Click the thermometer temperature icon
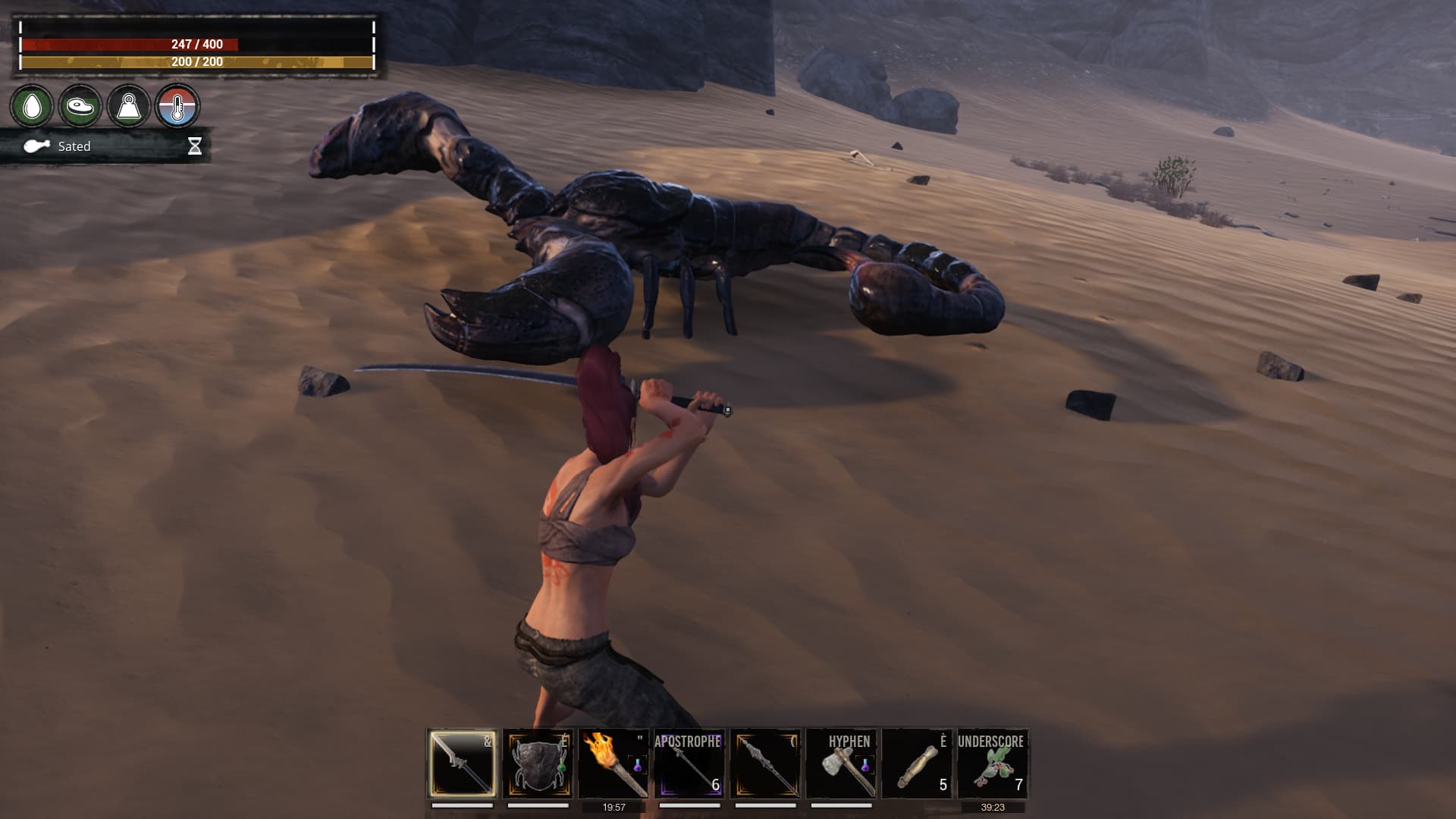 point(177,106)
